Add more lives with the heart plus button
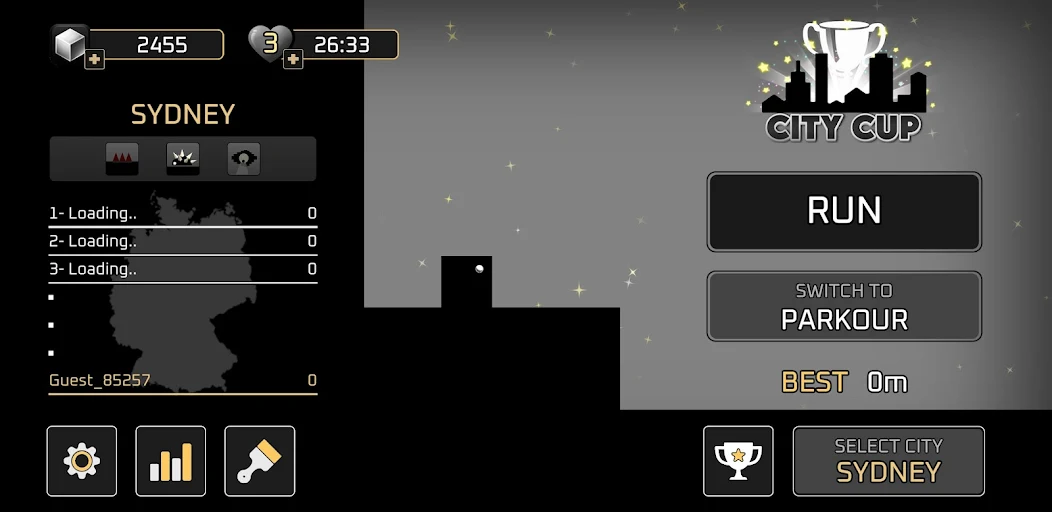This screenshot has height=512, width=1052. [x=293, y=60]
